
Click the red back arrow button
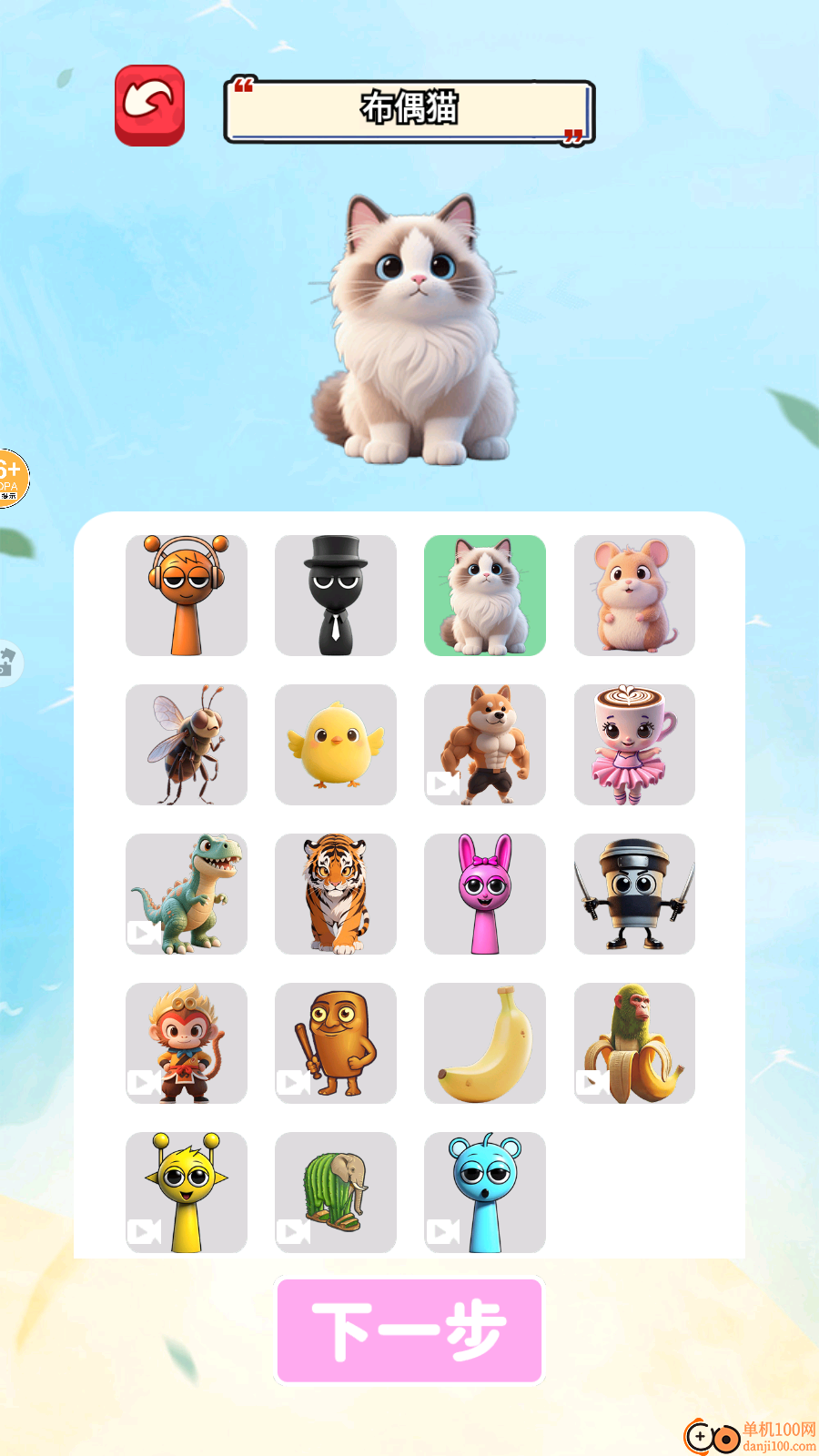[150, 106]
